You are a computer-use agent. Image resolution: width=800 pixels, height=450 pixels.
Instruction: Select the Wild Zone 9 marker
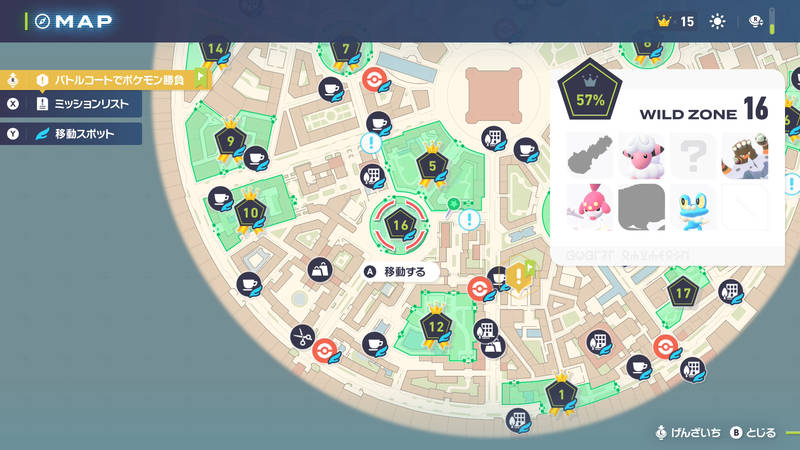[231, 143]
